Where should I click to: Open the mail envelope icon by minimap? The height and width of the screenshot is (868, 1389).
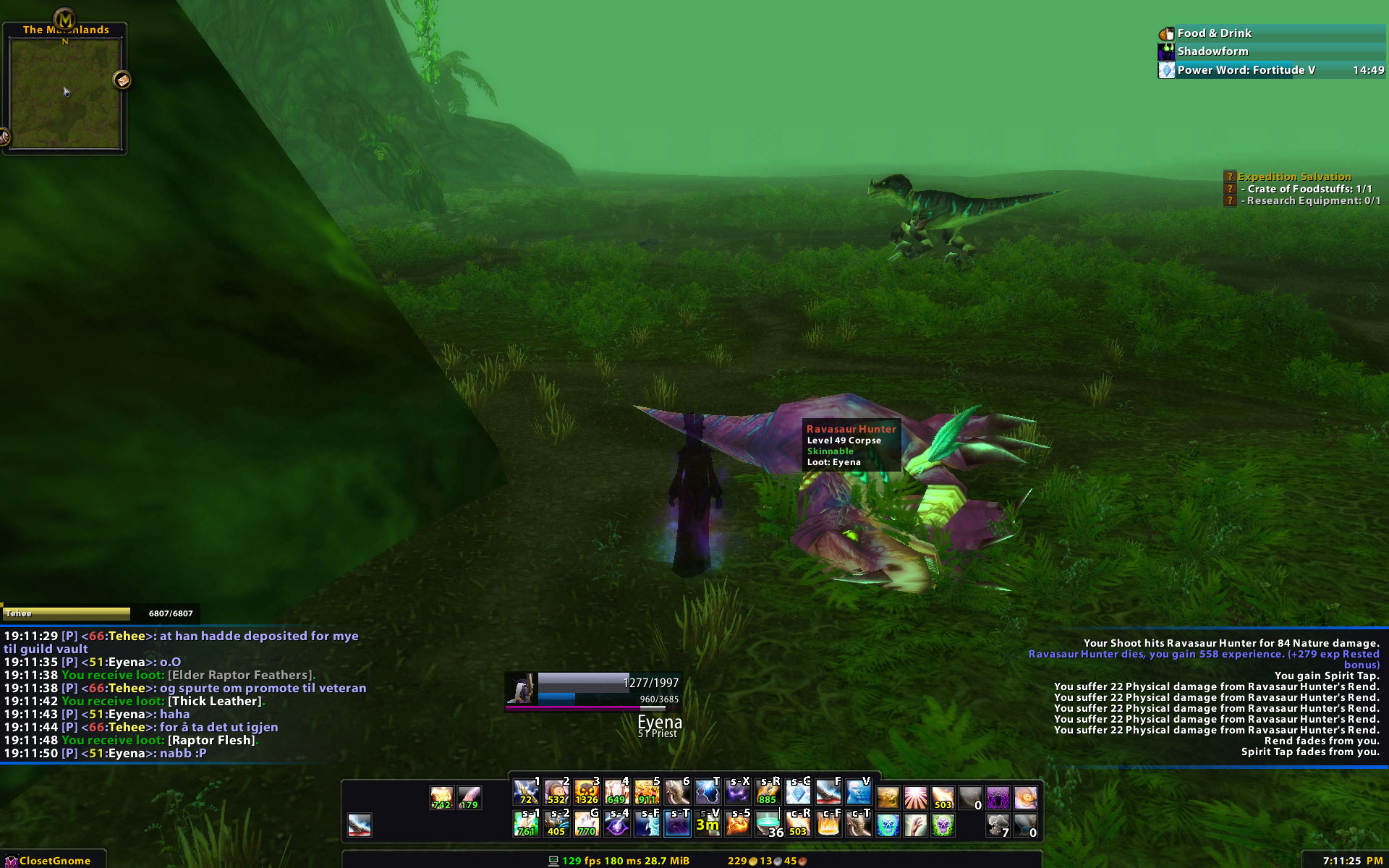122,80
